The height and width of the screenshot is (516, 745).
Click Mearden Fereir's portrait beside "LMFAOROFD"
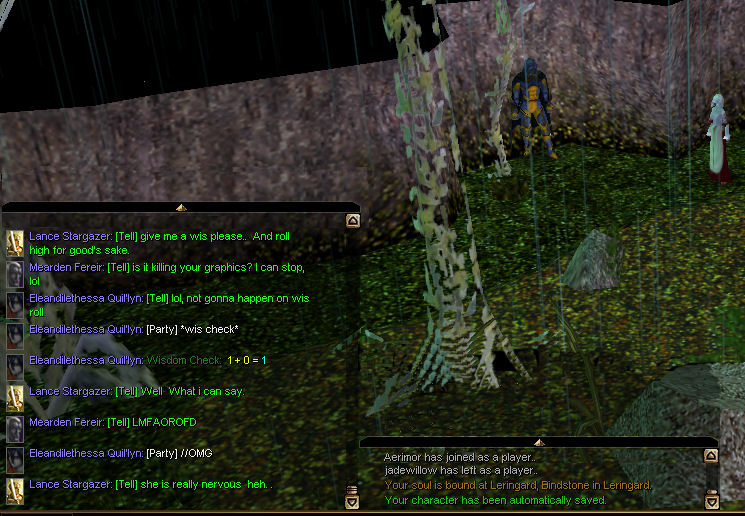point(15,429)
